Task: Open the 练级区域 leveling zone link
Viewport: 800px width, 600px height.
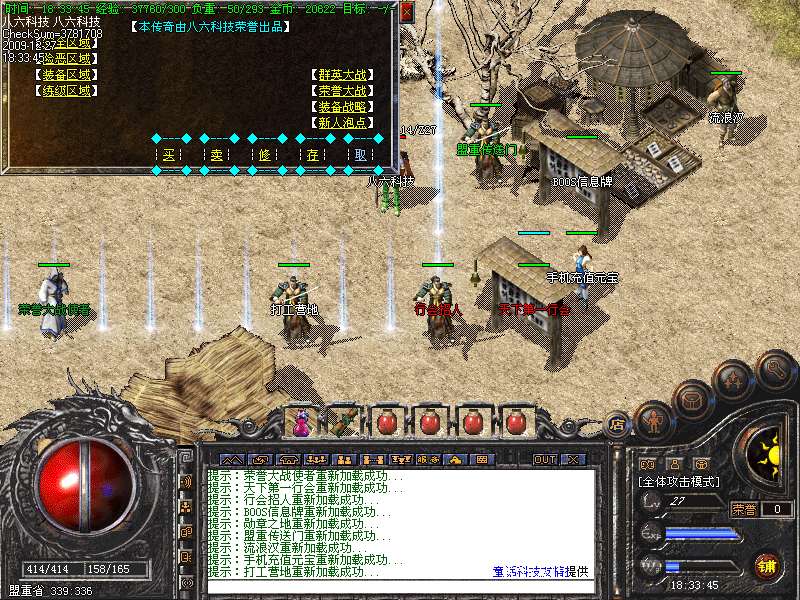Action: 66,90
